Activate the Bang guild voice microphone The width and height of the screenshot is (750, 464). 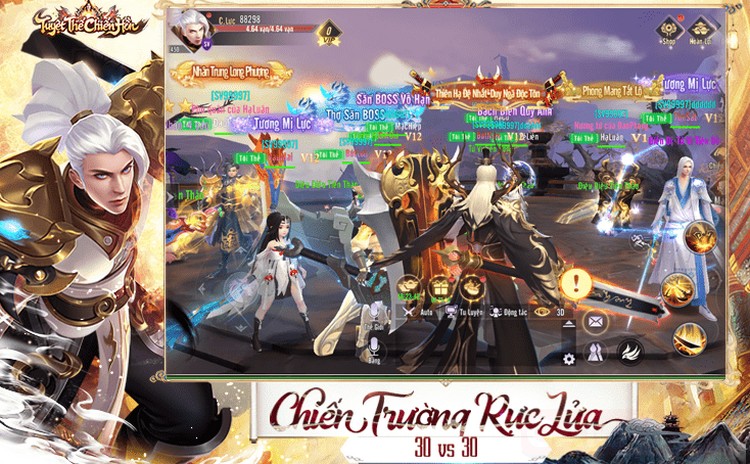(x=375, y=346)
